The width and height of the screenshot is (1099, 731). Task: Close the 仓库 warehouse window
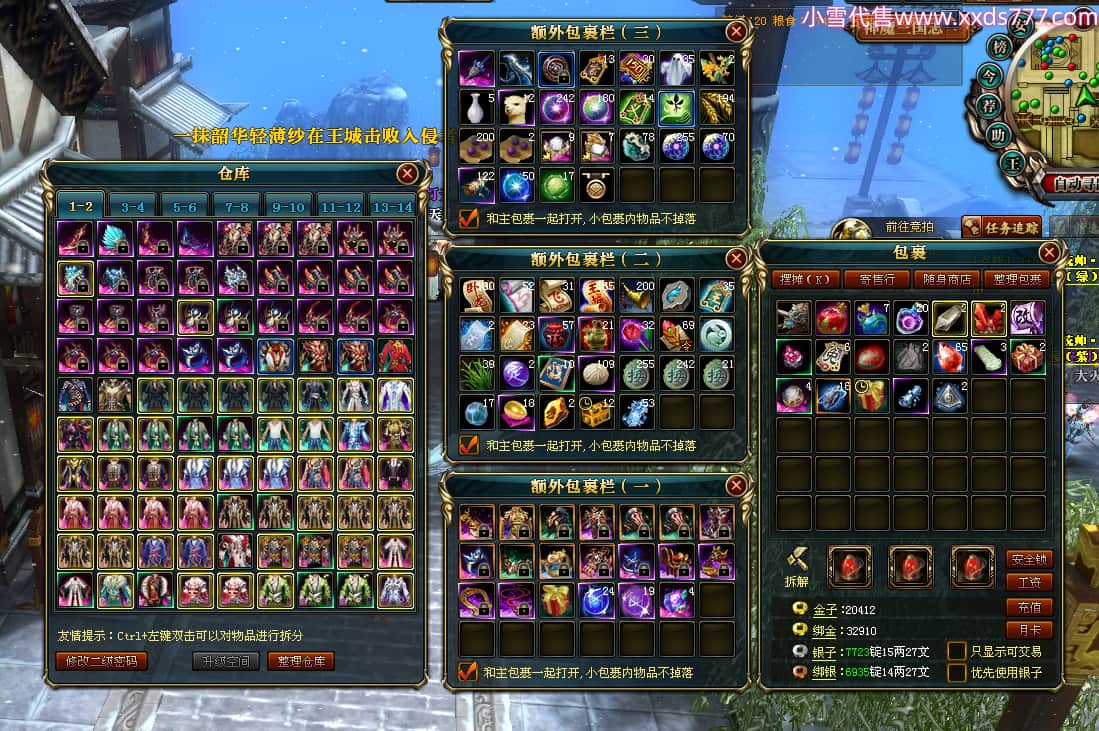[407, 174]
